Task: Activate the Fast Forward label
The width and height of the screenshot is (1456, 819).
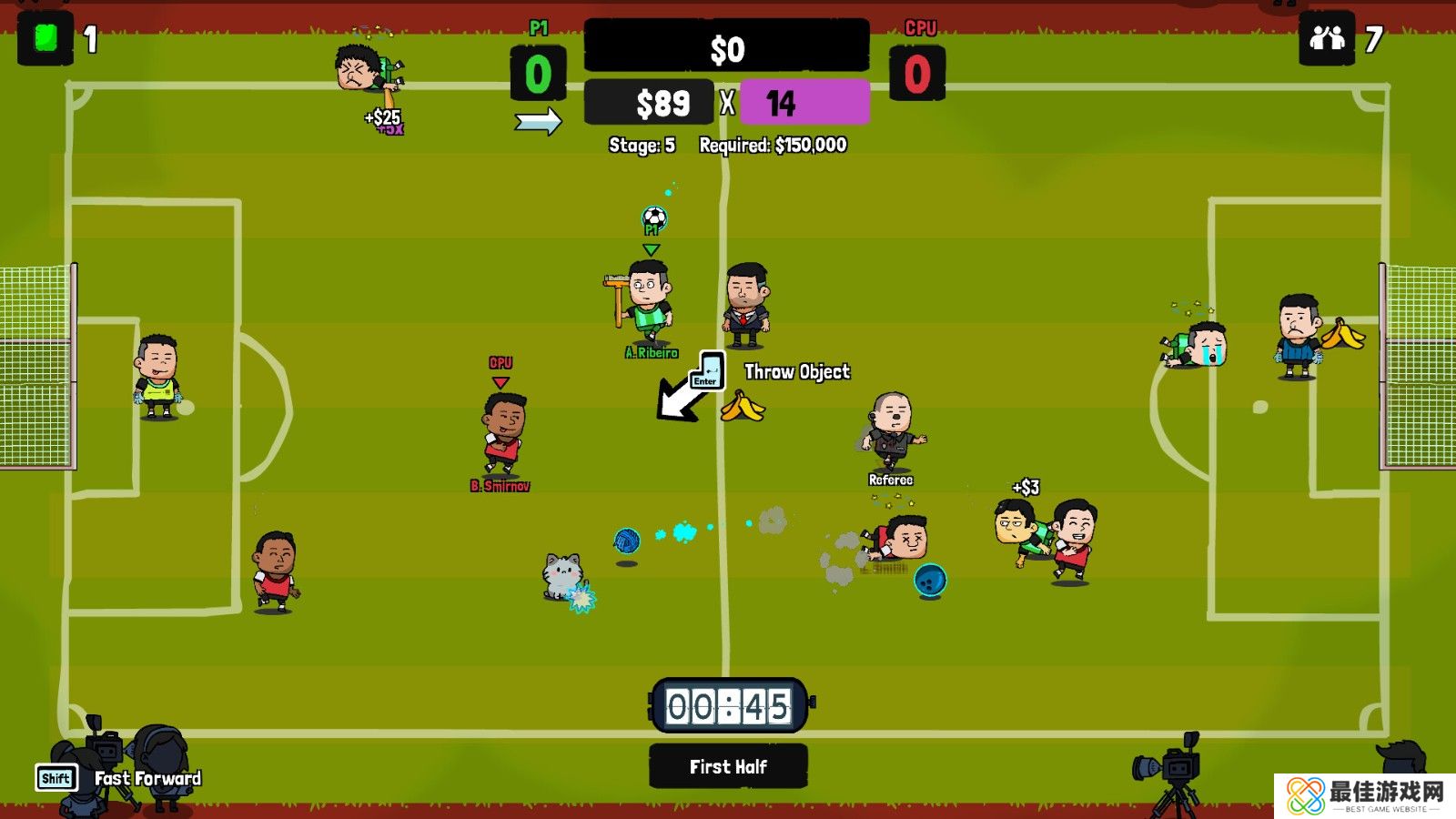Action: click(147, 778)
